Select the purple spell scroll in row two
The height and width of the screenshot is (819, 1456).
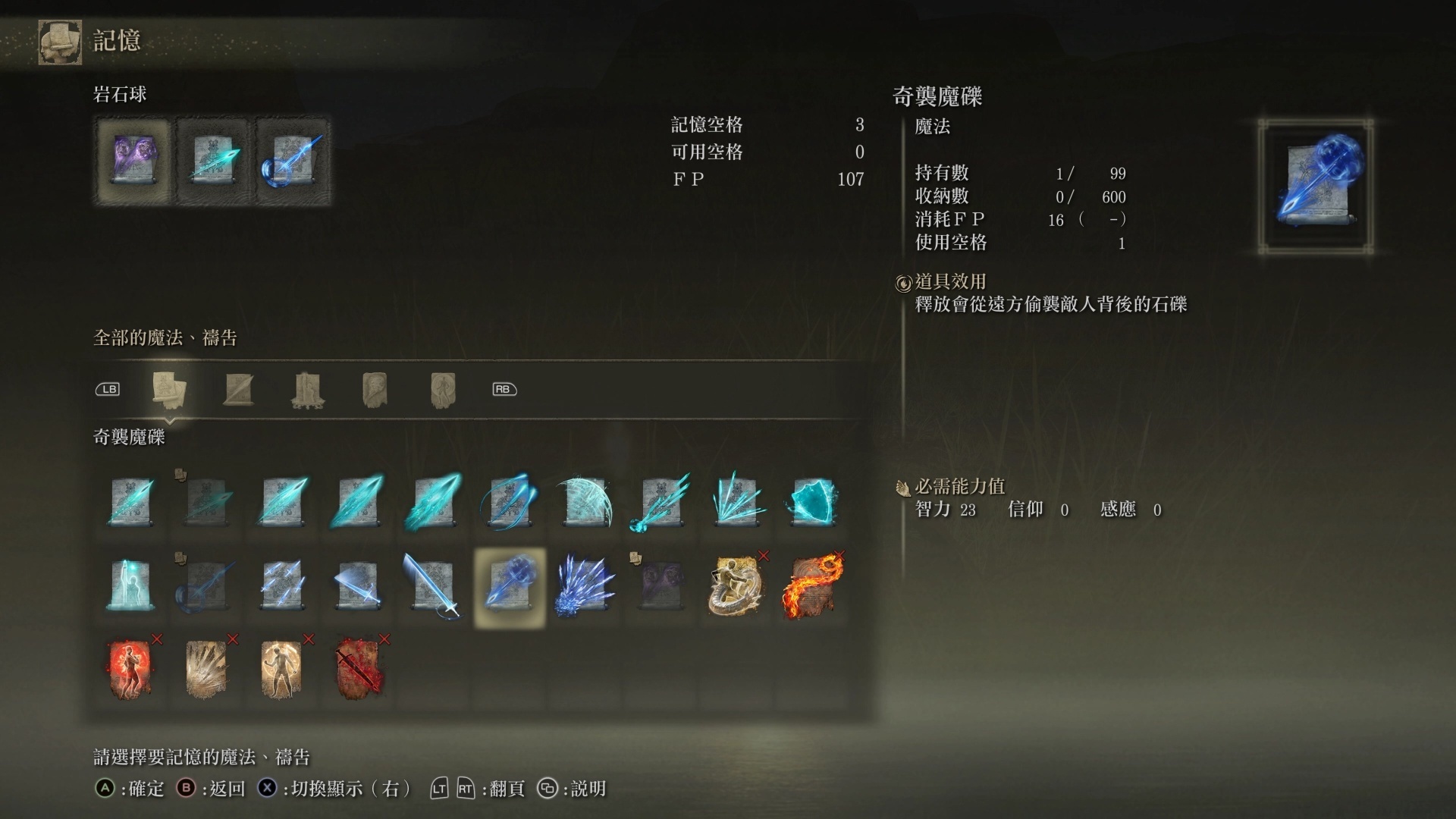tap(661, 584)
